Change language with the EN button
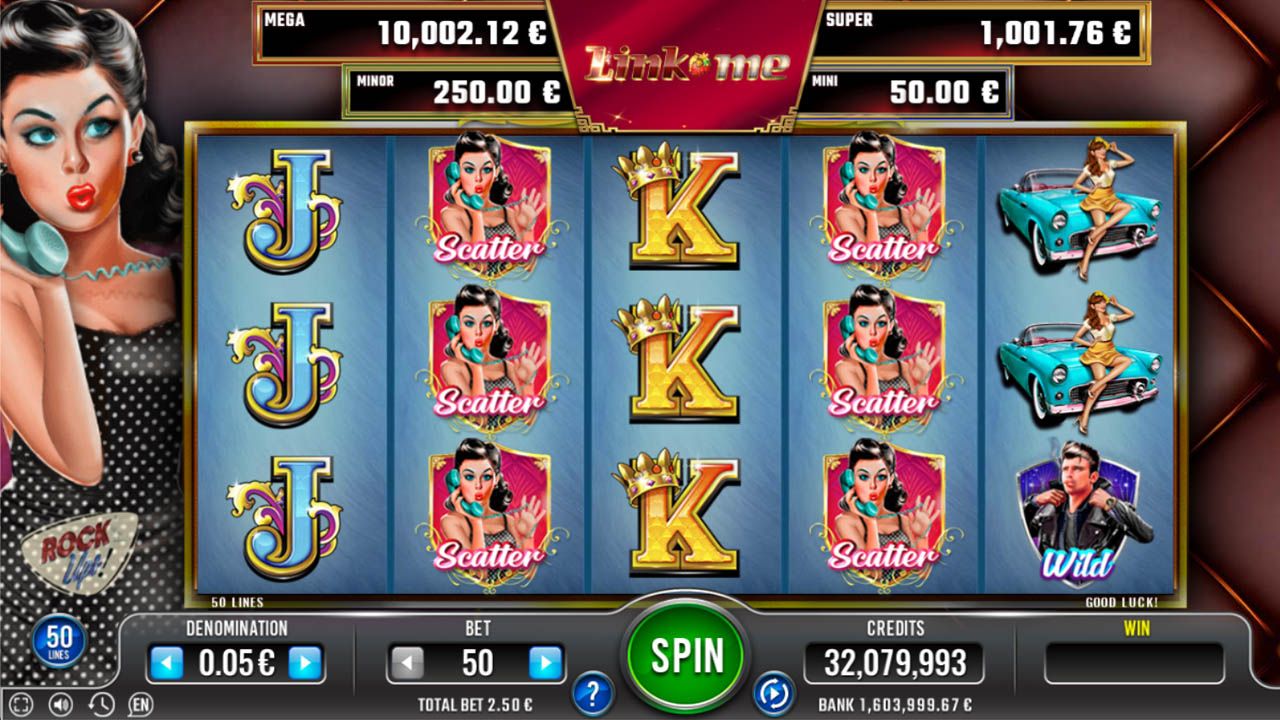1280x720 pixels. click(141, 704)
